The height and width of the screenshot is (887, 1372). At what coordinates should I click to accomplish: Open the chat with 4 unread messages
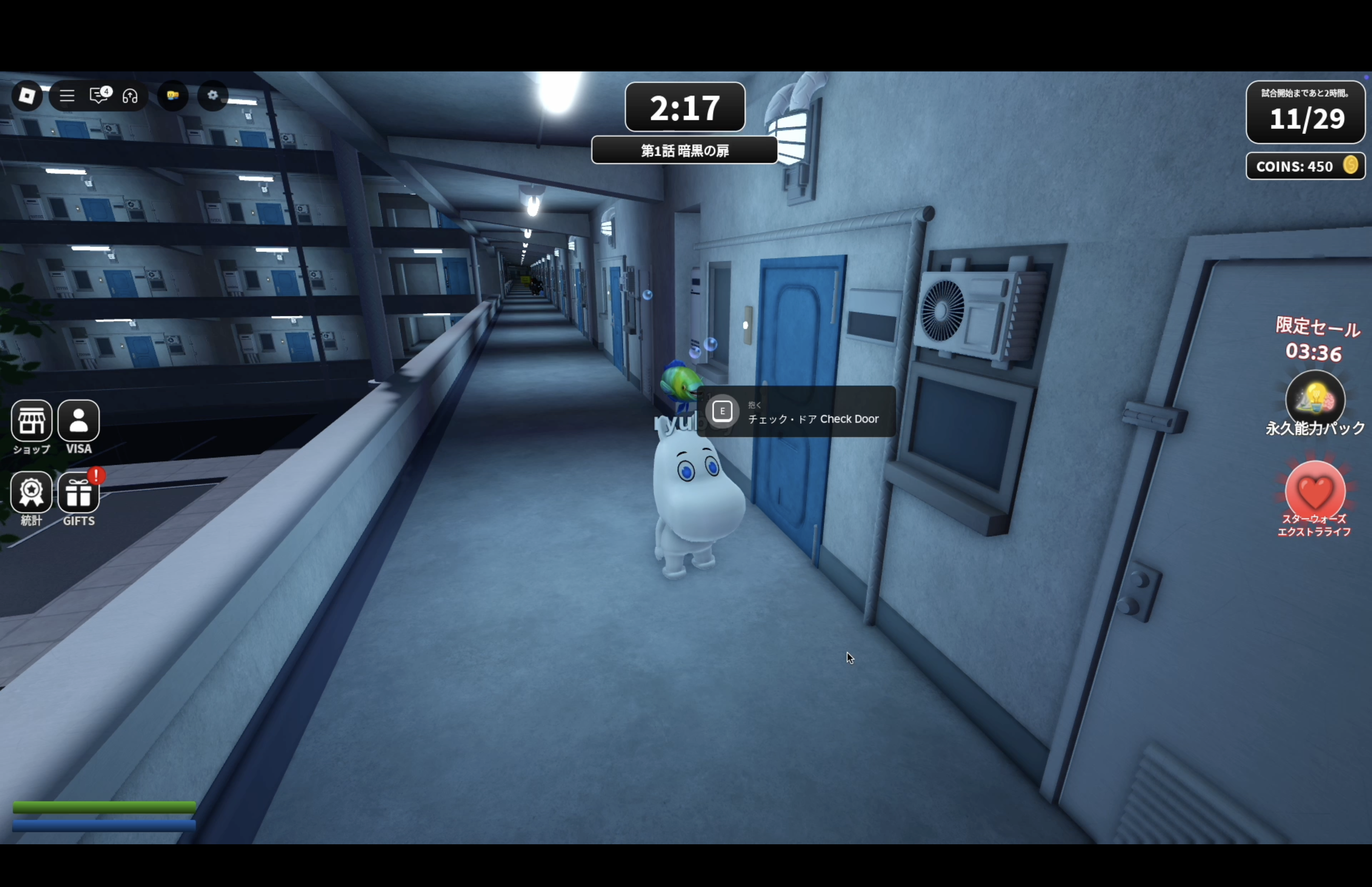click(99, 95)
